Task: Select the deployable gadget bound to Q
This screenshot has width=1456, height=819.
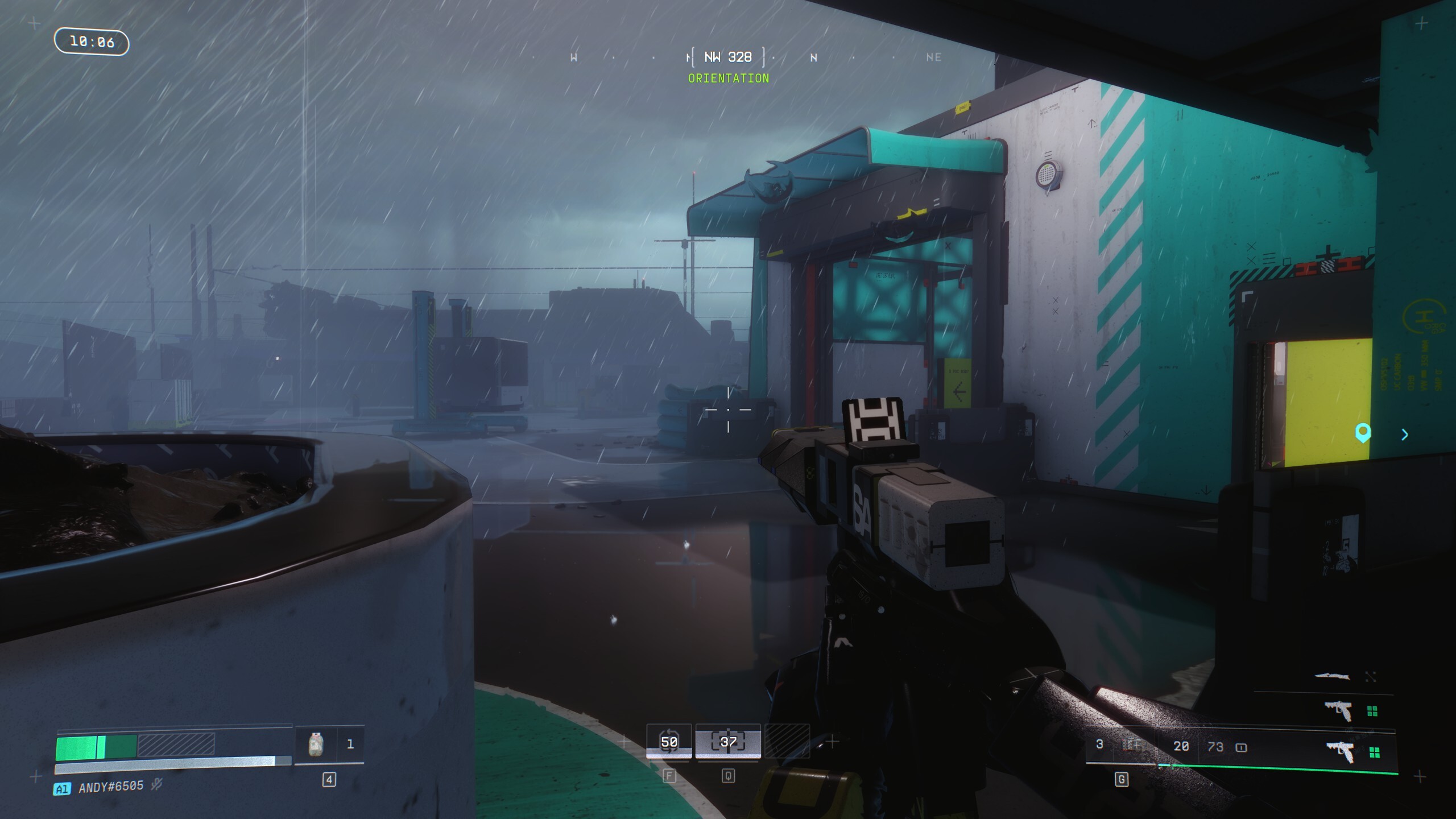Action: tap(729, 742)
